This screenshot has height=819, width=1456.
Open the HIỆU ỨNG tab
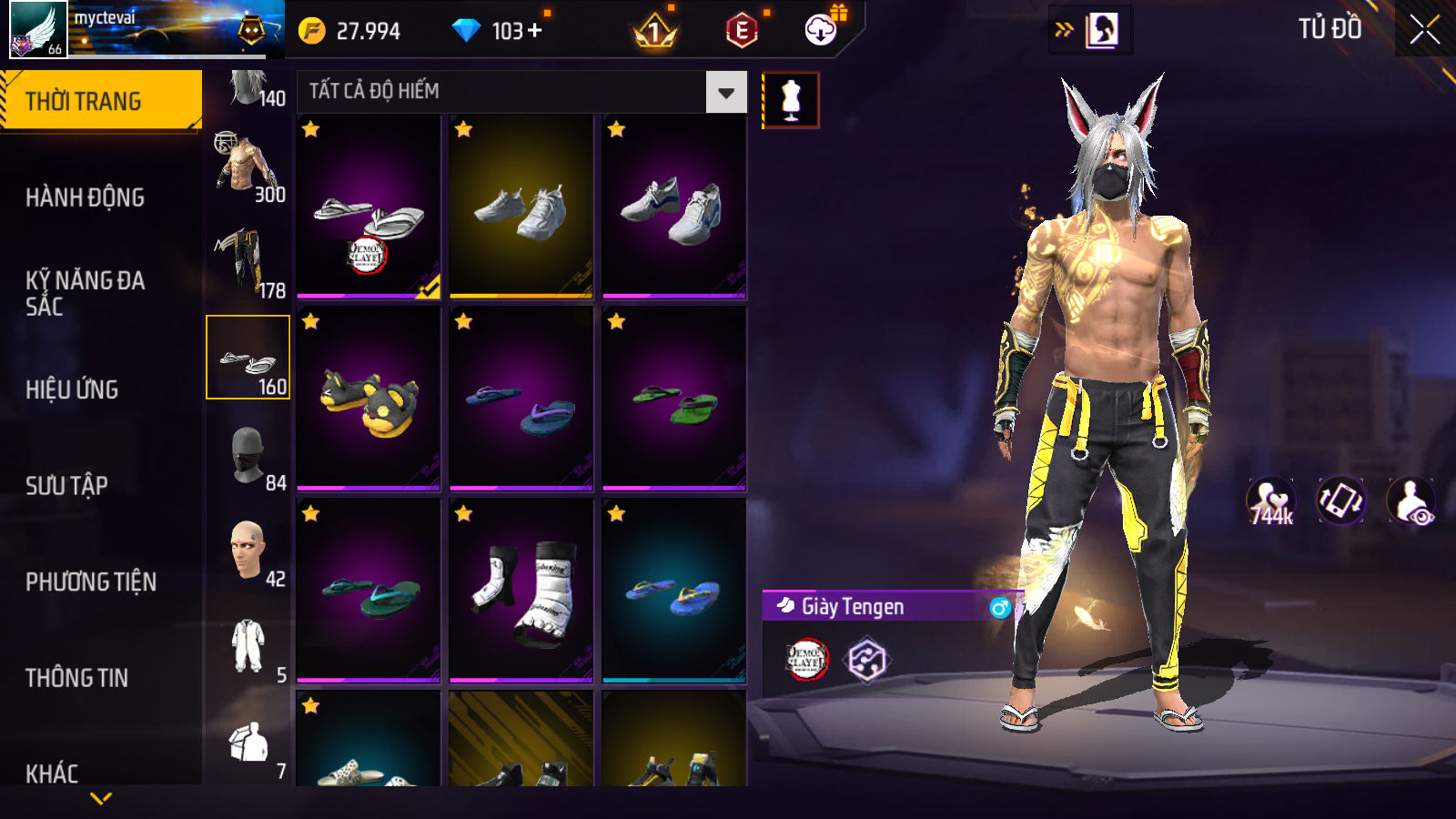tap(72, 389)
